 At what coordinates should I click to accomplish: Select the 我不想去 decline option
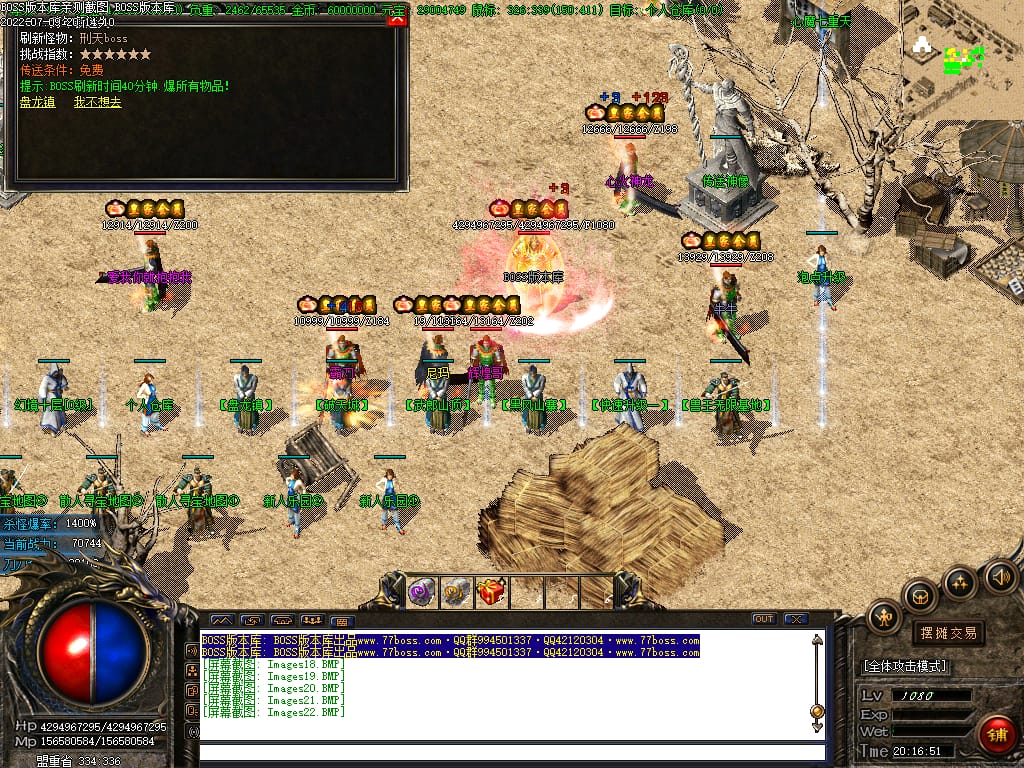tap(97, 102)
